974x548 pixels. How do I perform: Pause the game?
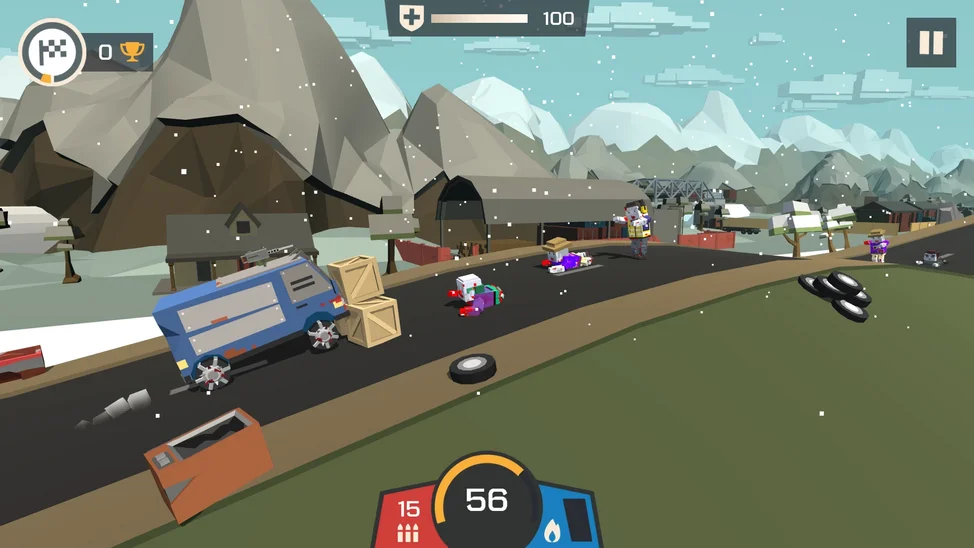tap(930, 43)
